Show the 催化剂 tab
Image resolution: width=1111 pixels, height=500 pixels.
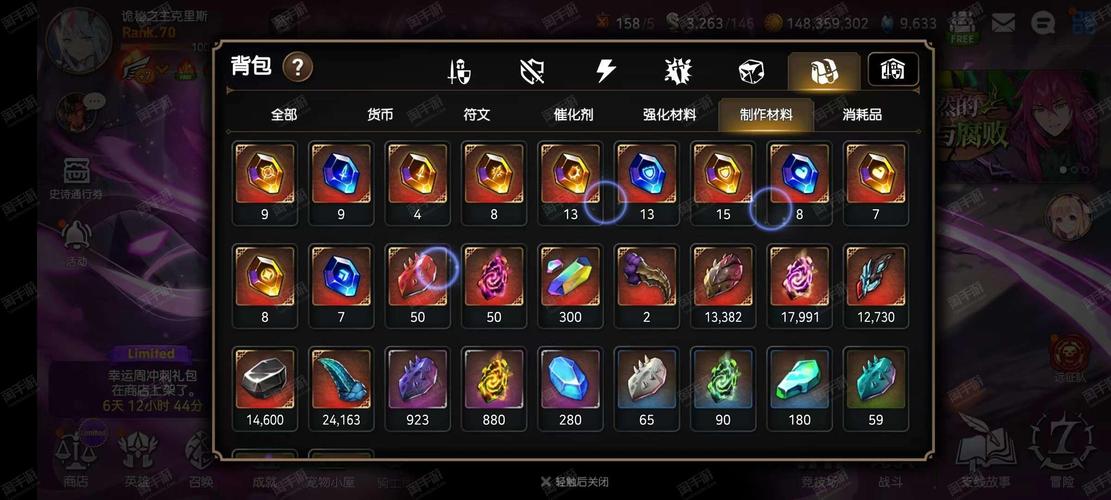click(x=573, y=115)
